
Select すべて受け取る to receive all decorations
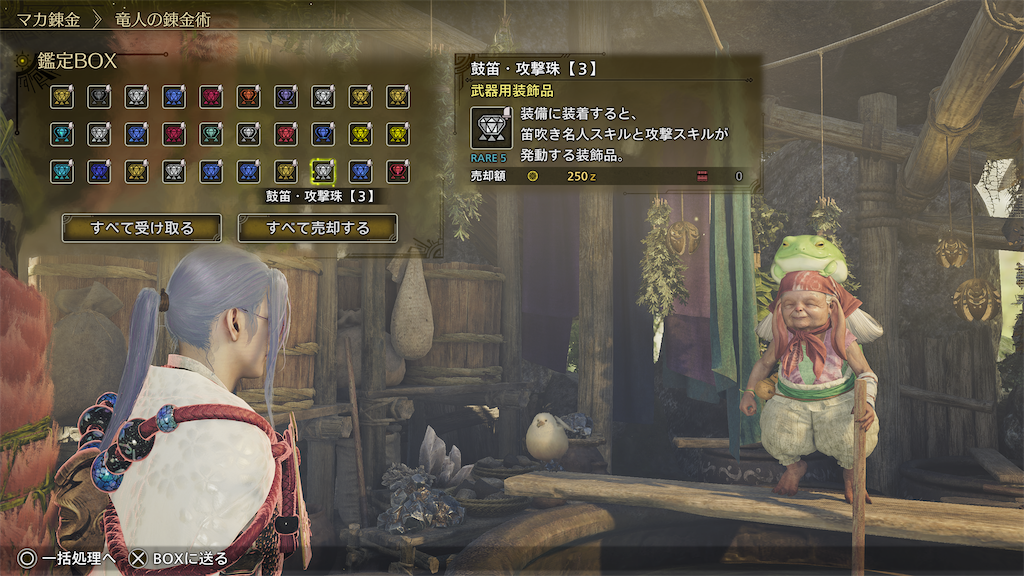(142, 228)
